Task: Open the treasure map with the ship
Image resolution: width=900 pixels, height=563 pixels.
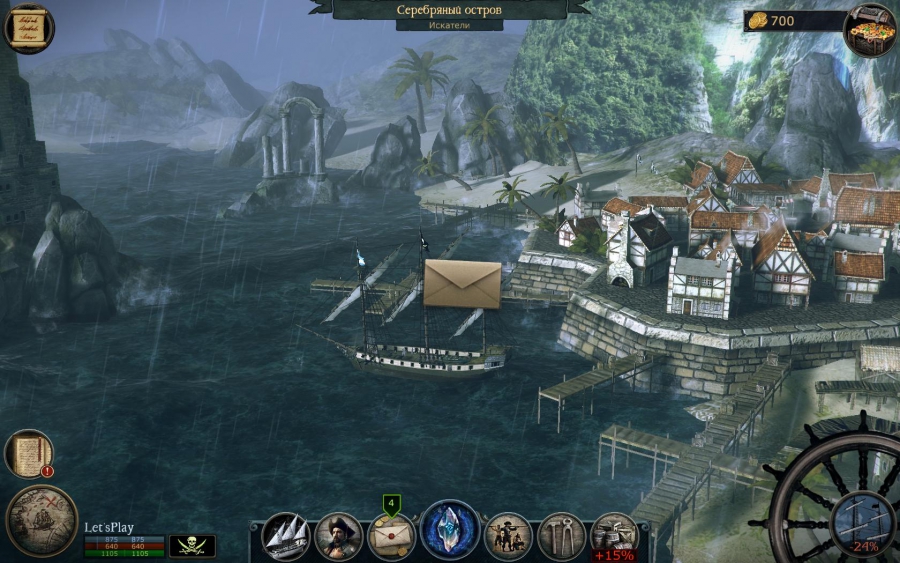Action: tap(41, 520)
